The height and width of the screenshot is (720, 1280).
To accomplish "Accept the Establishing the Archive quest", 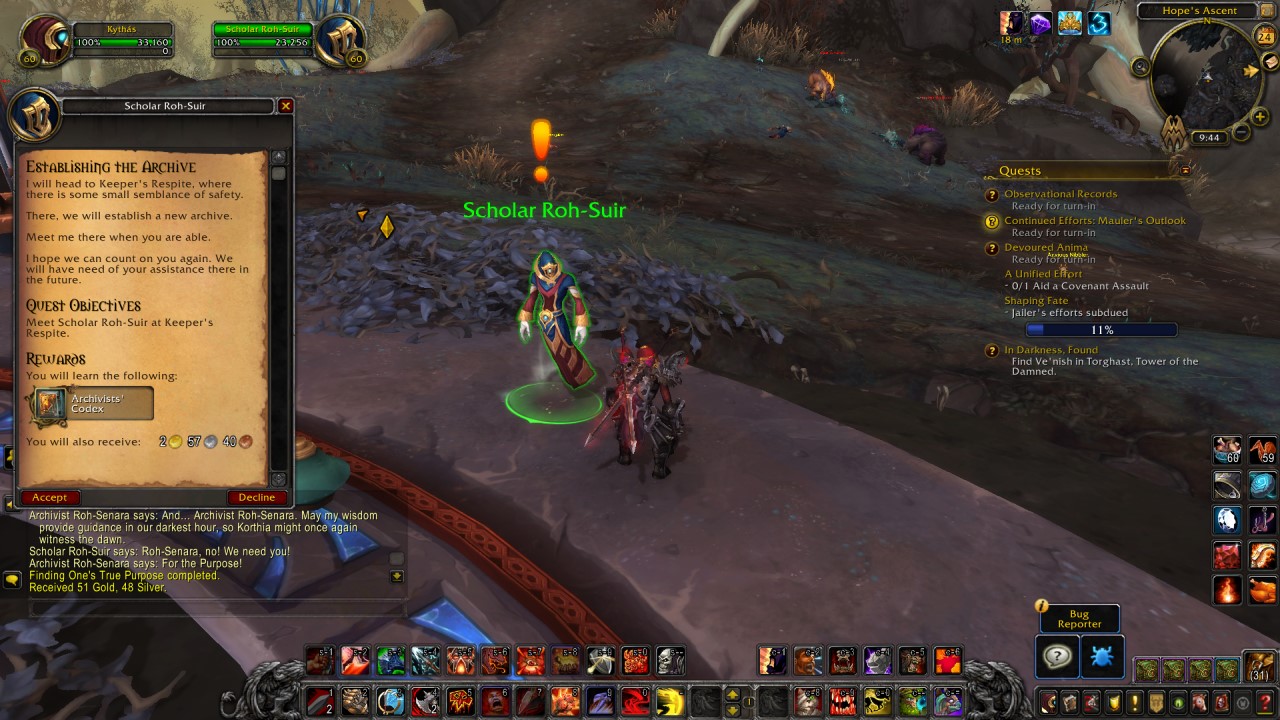I will click(x=50, y=497).
